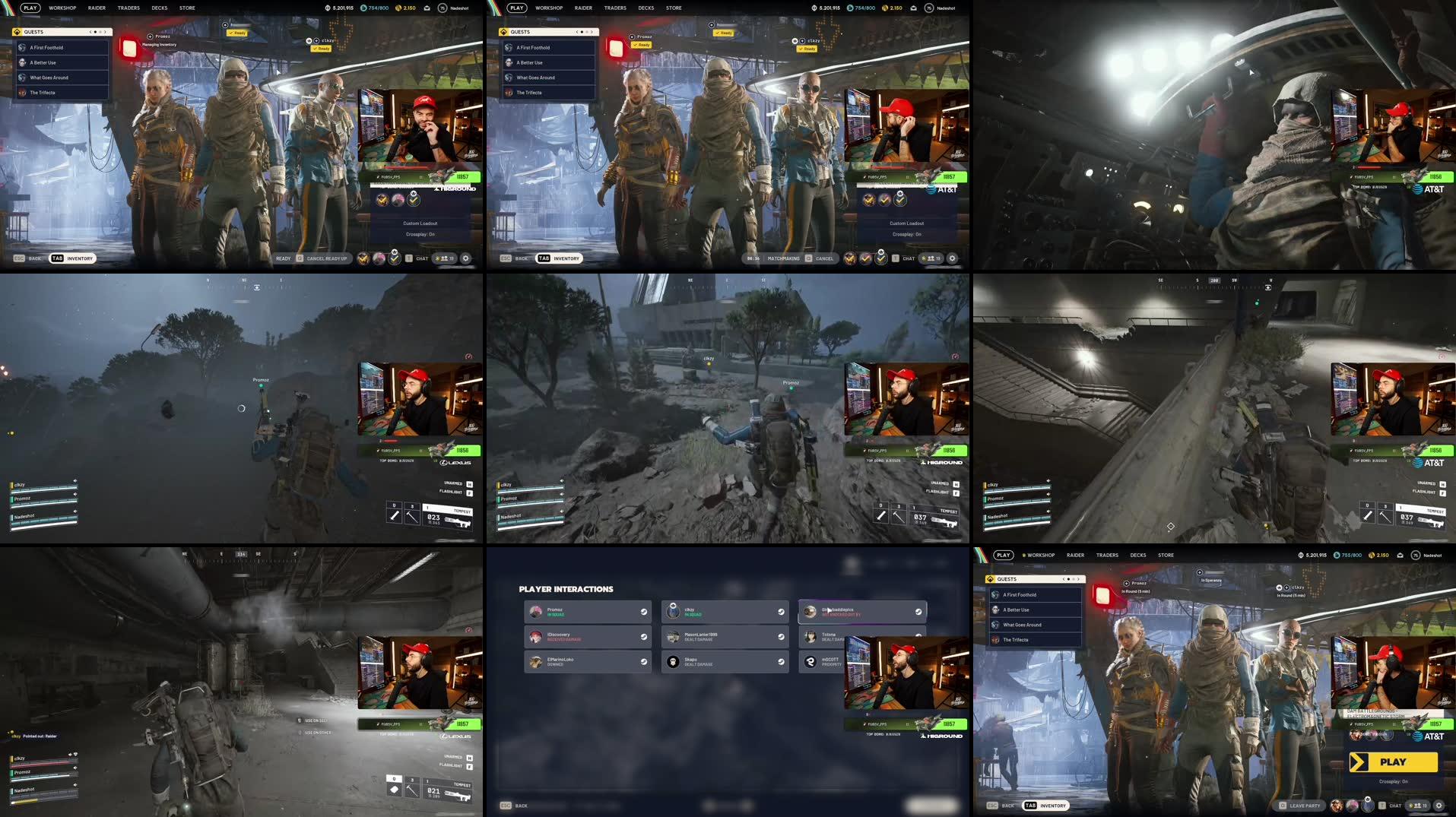The image size is (1456, 817).
Task: Switch to the DECKS tab
Action: coord(159,8)
